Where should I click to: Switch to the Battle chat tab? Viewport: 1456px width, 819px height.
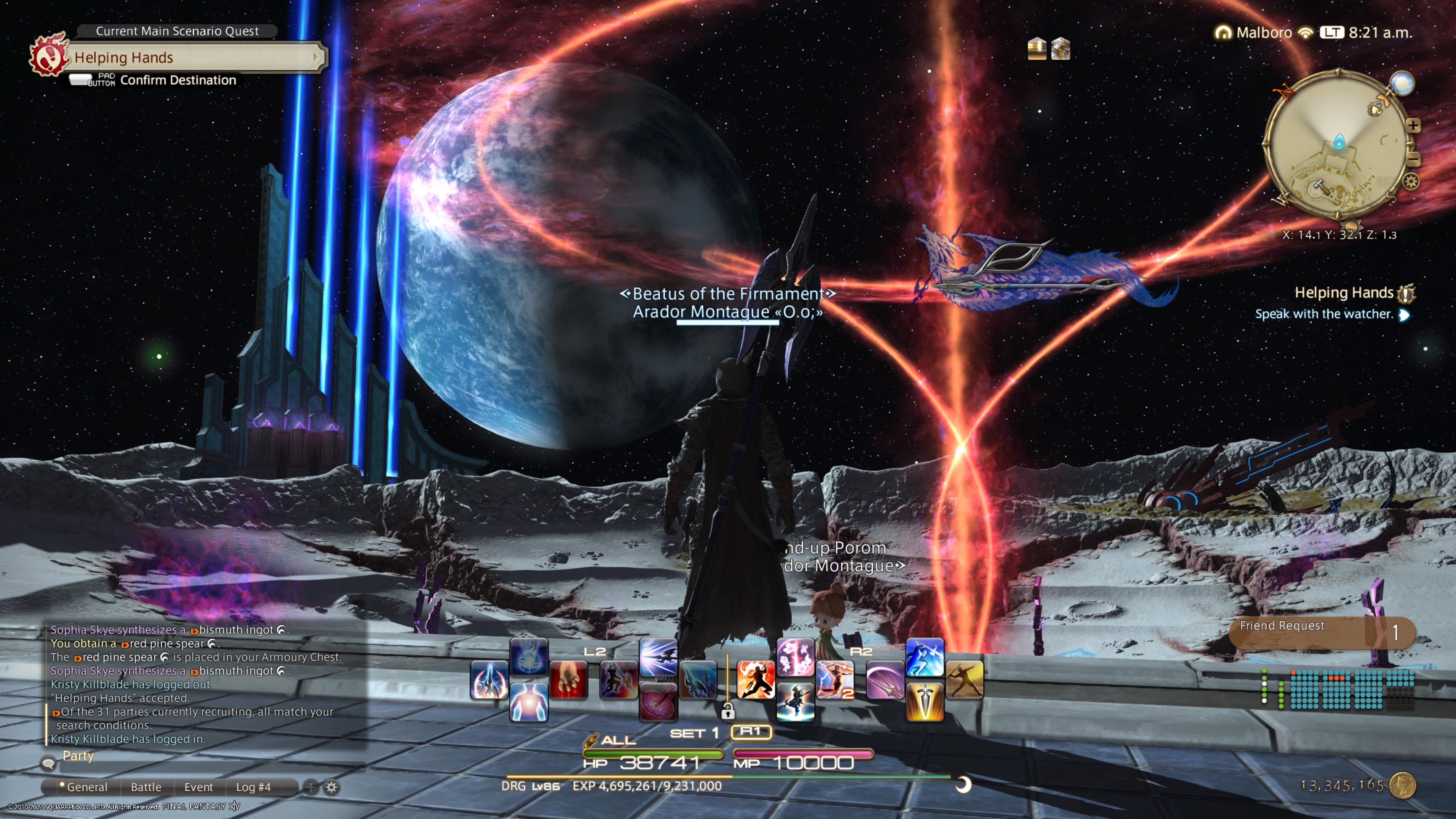[146, 787]
